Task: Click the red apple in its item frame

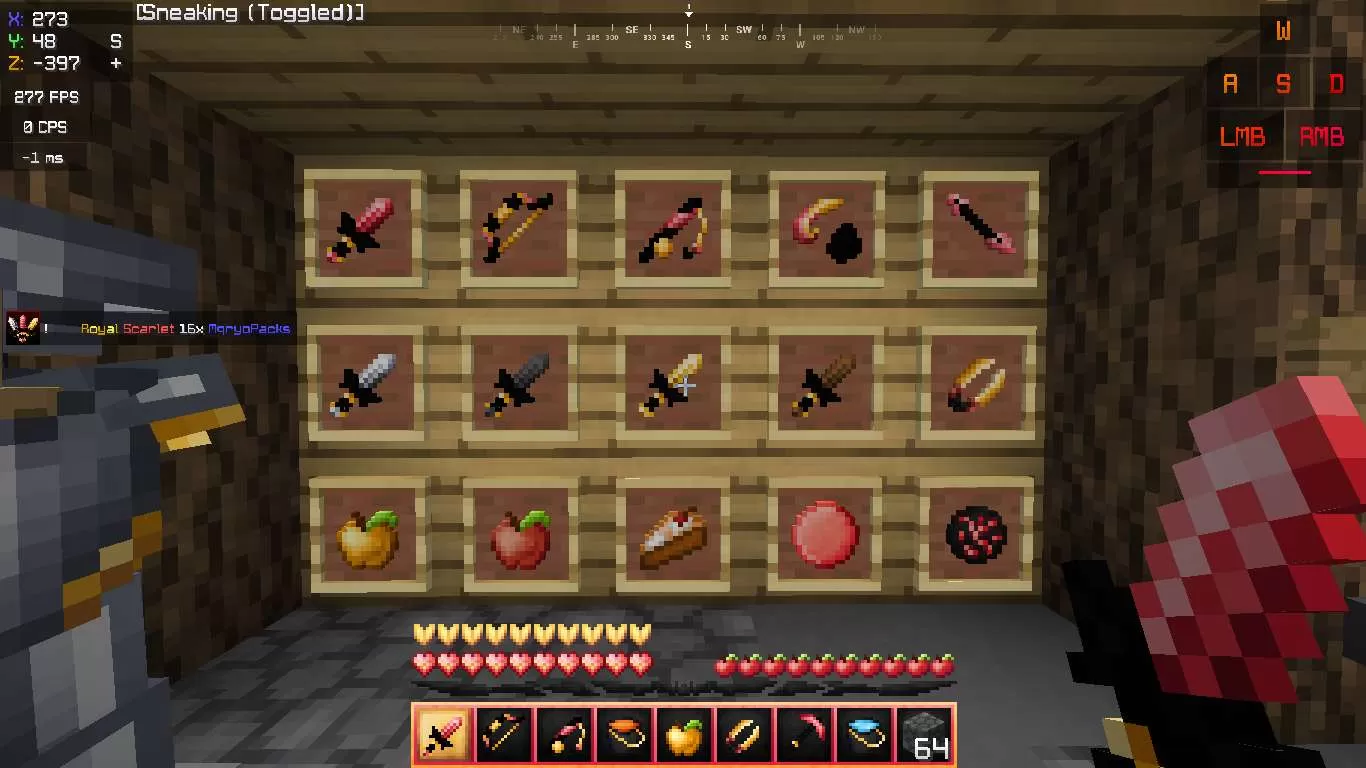Action: point(519,536)
